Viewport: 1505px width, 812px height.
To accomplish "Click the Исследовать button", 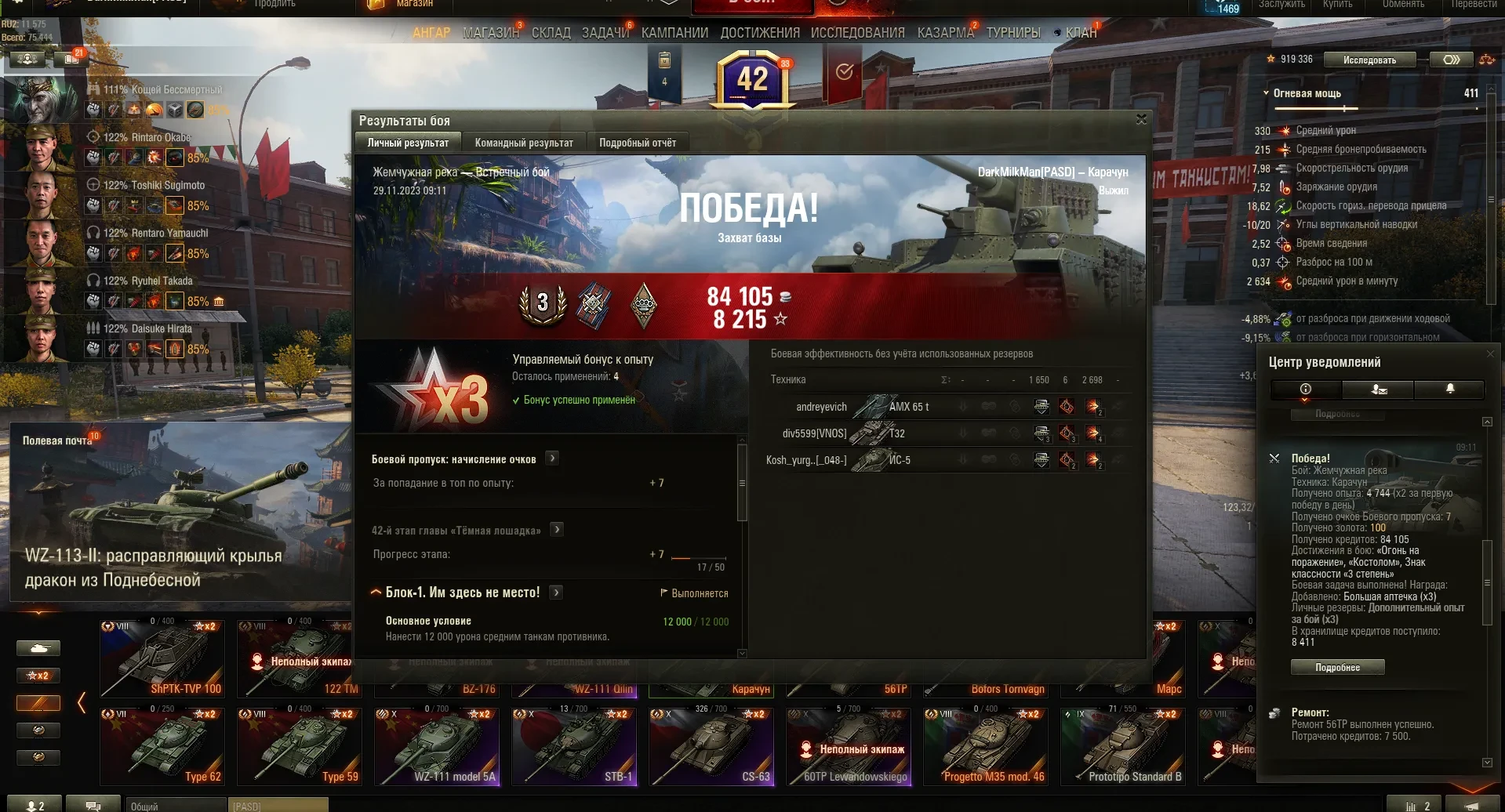I will tap(1369, 60).
